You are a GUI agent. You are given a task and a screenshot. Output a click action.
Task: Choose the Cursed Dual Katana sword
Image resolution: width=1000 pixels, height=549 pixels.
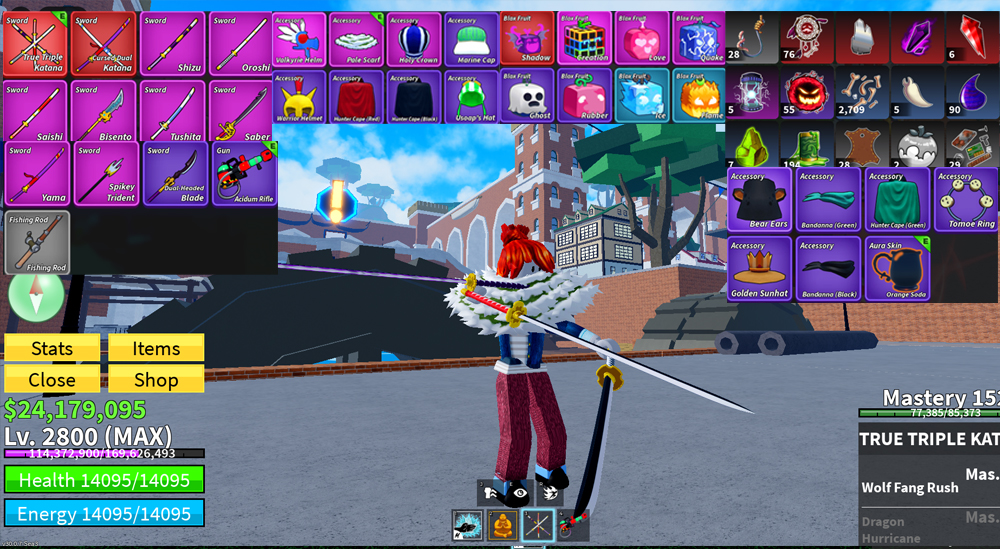click(104, 42)
